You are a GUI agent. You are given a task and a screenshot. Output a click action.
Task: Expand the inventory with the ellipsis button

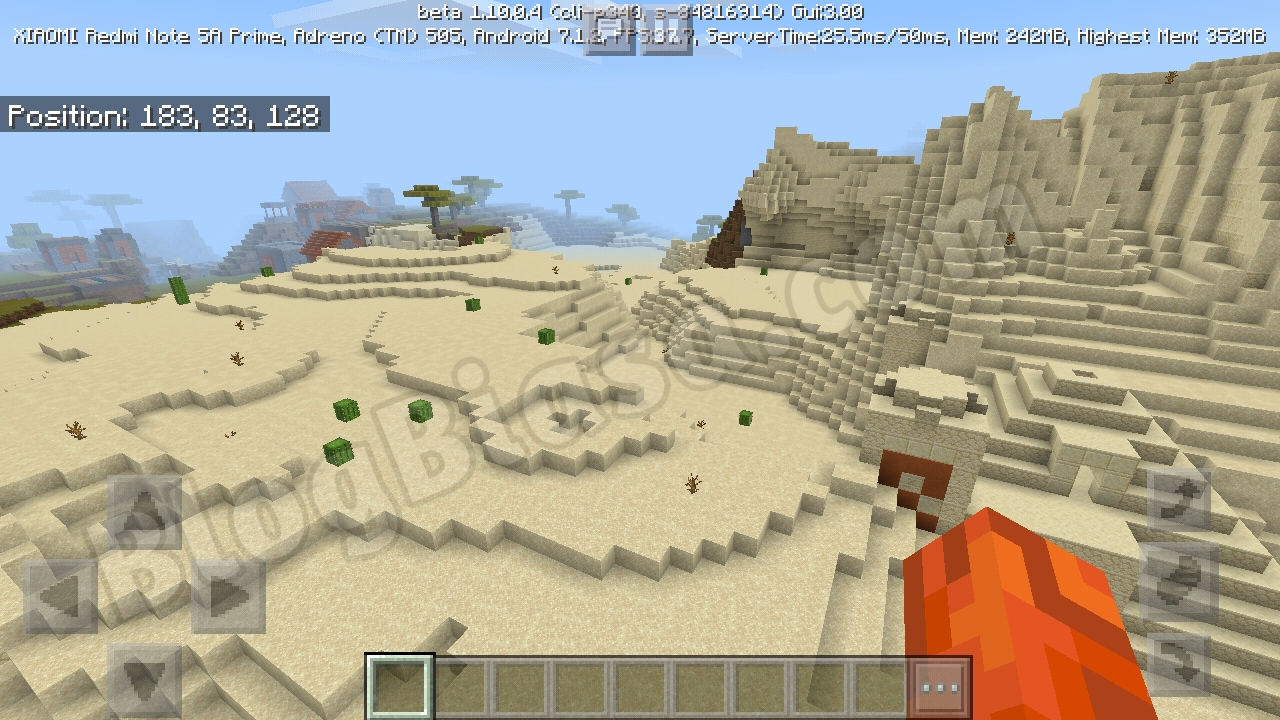tap(938, 685)
